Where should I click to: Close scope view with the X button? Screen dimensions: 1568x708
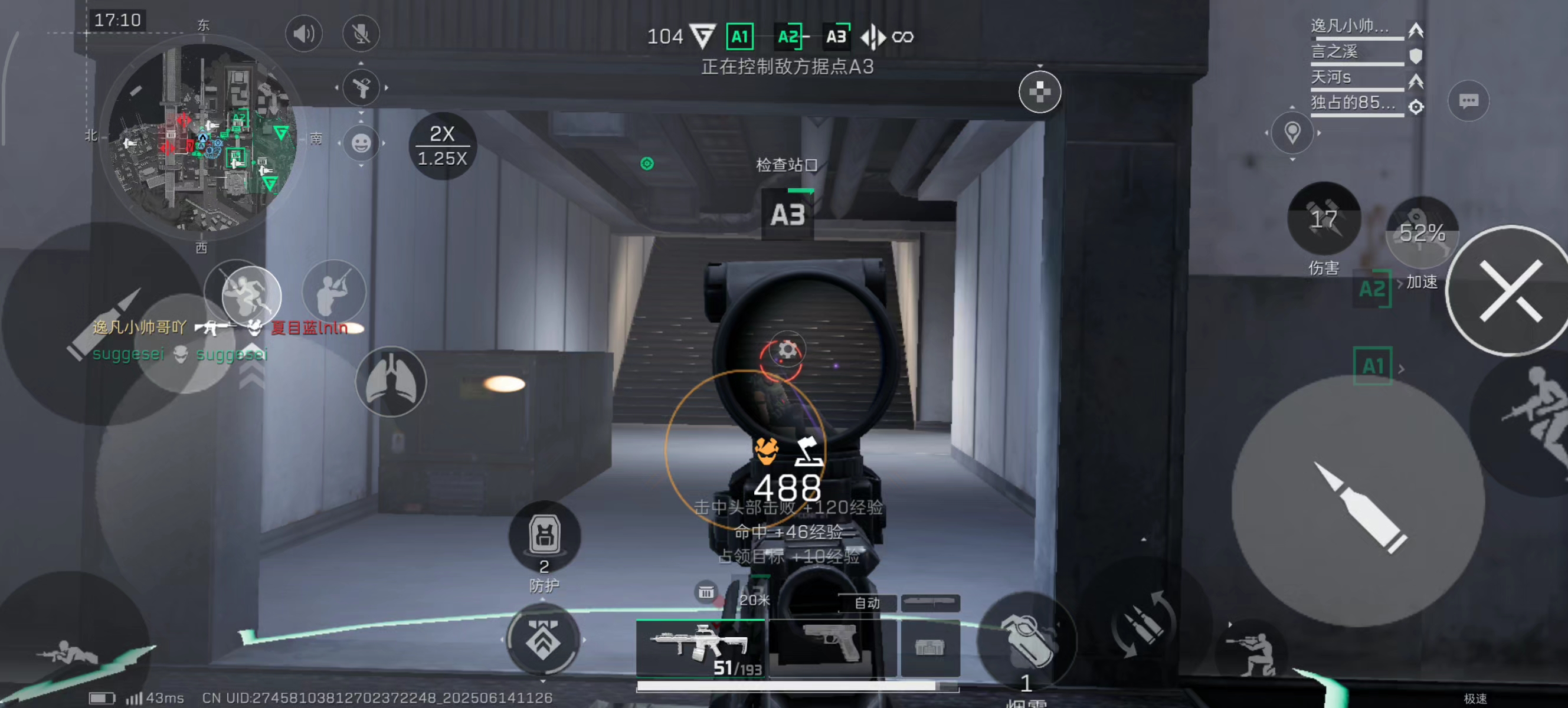[x=1510, y=291]
